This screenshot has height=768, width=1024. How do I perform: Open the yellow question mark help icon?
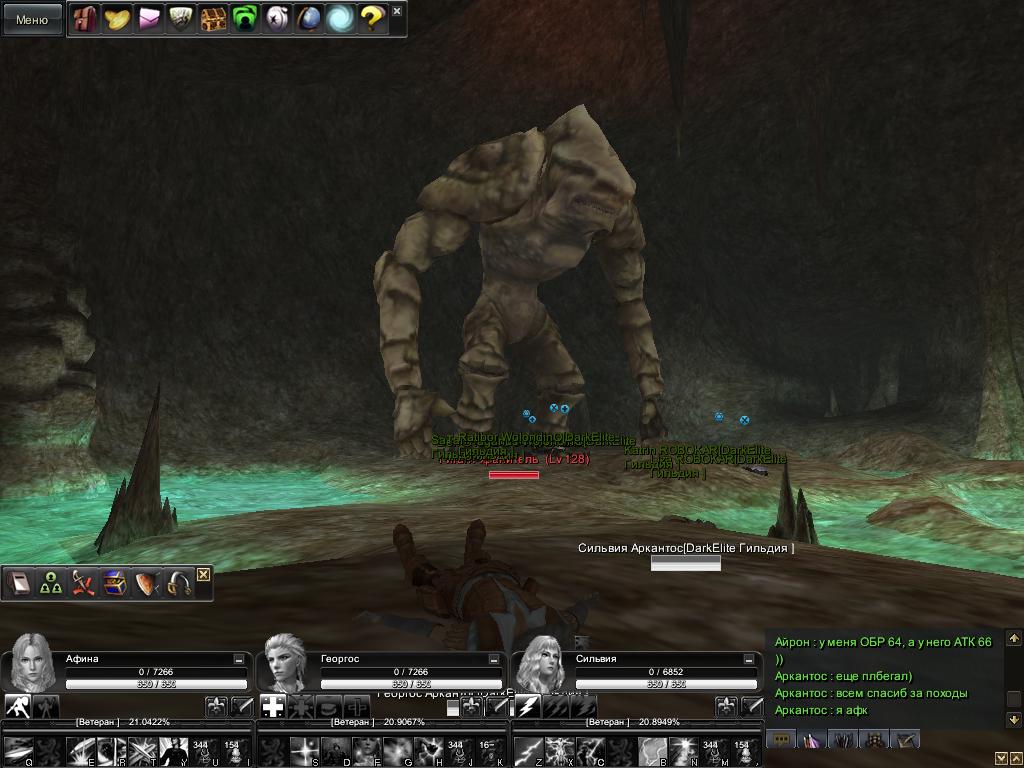tap(372, 19)
